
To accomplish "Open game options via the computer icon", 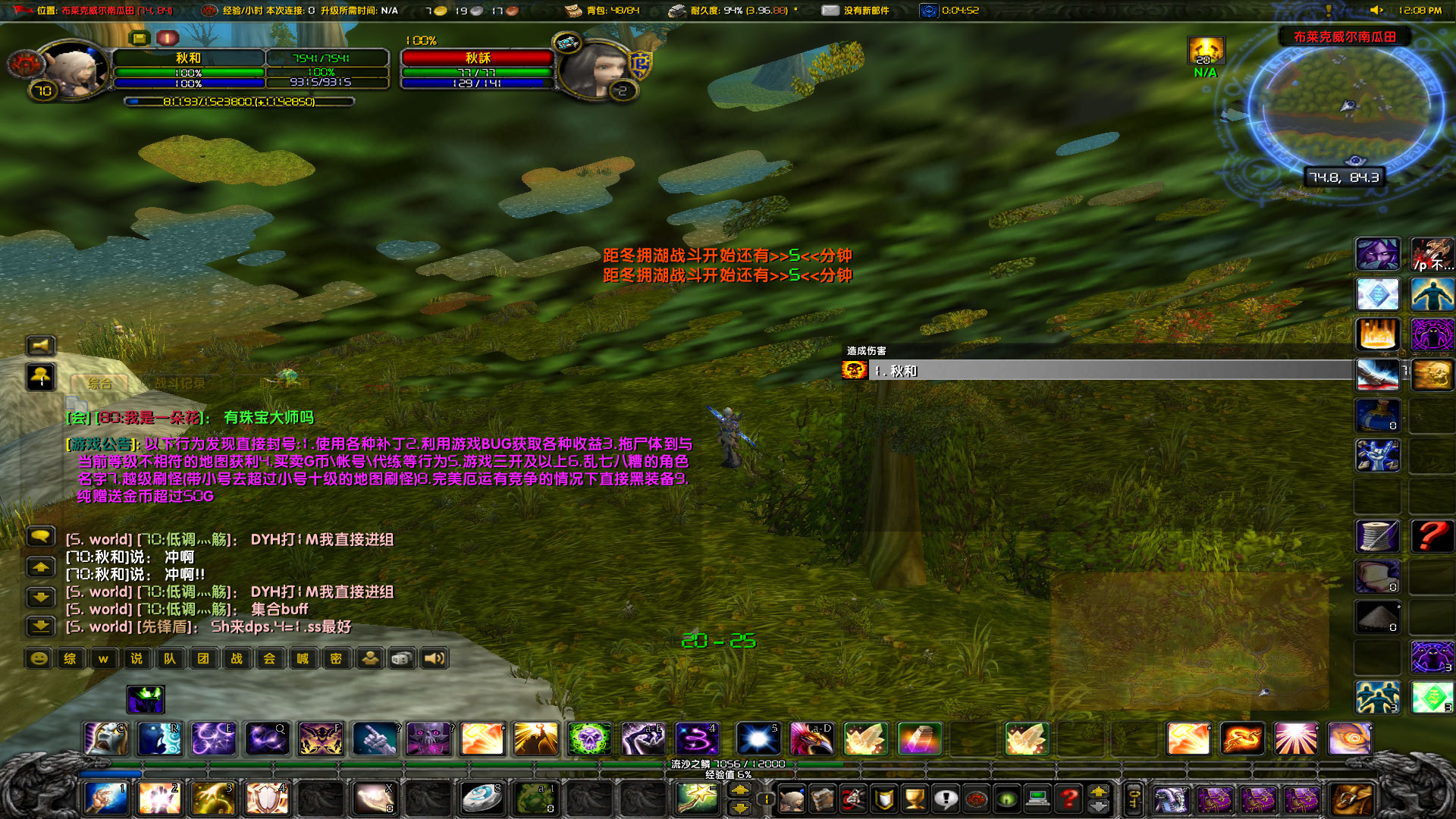I will point(1038,799).
